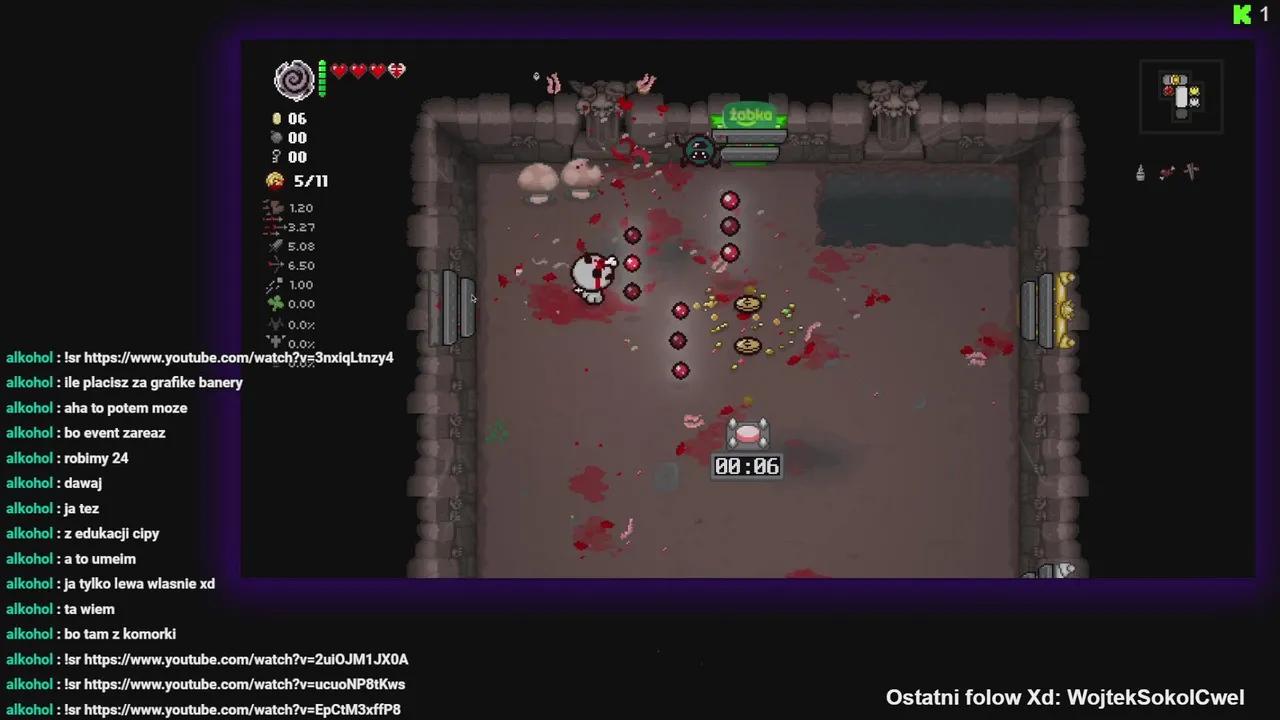This screenshot has height=720, width=1280.
Task: Click the viewer count number beside the Kick logo
Action: click(1265, 14)
